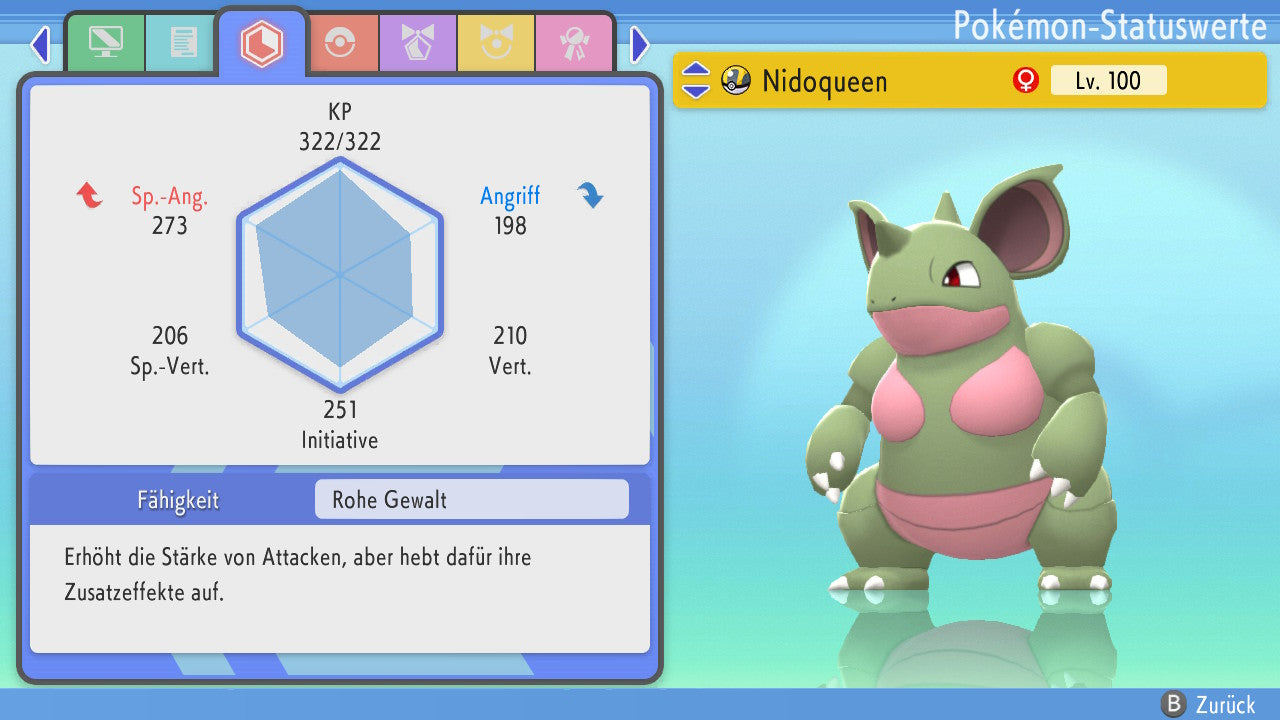Switch to the green monitor tab
The width and height of the screenshot is (1280, 720).
coord(105,43)
